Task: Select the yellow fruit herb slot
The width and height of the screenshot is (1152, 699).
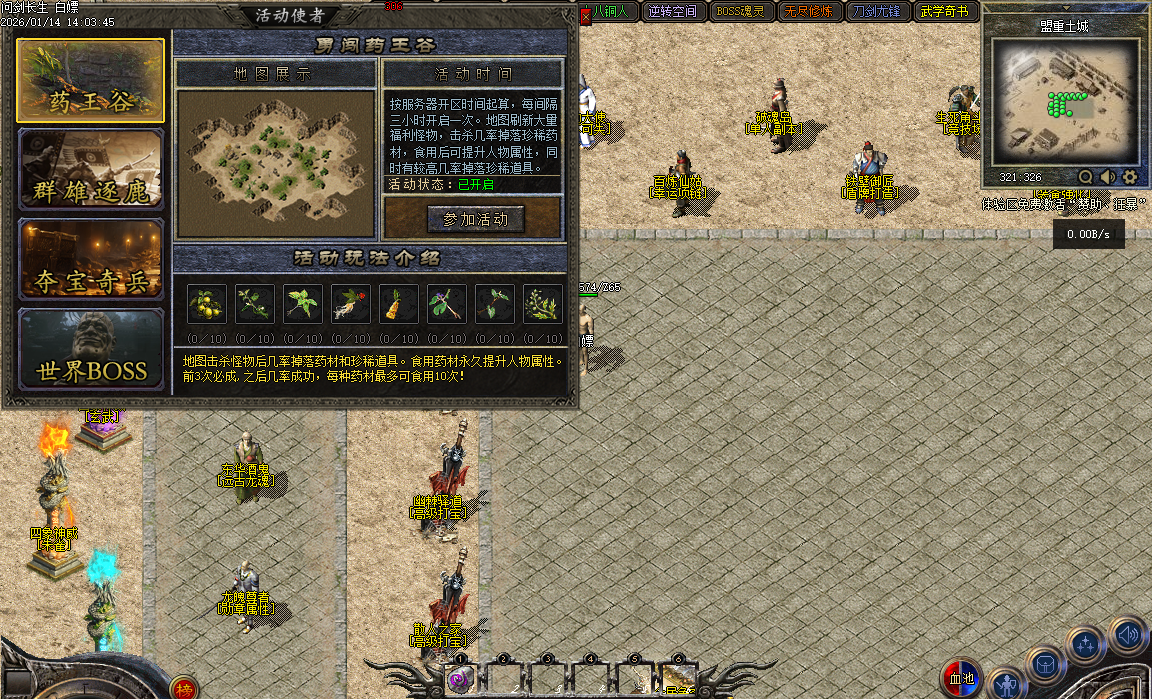Action: [x=207, y=303]
